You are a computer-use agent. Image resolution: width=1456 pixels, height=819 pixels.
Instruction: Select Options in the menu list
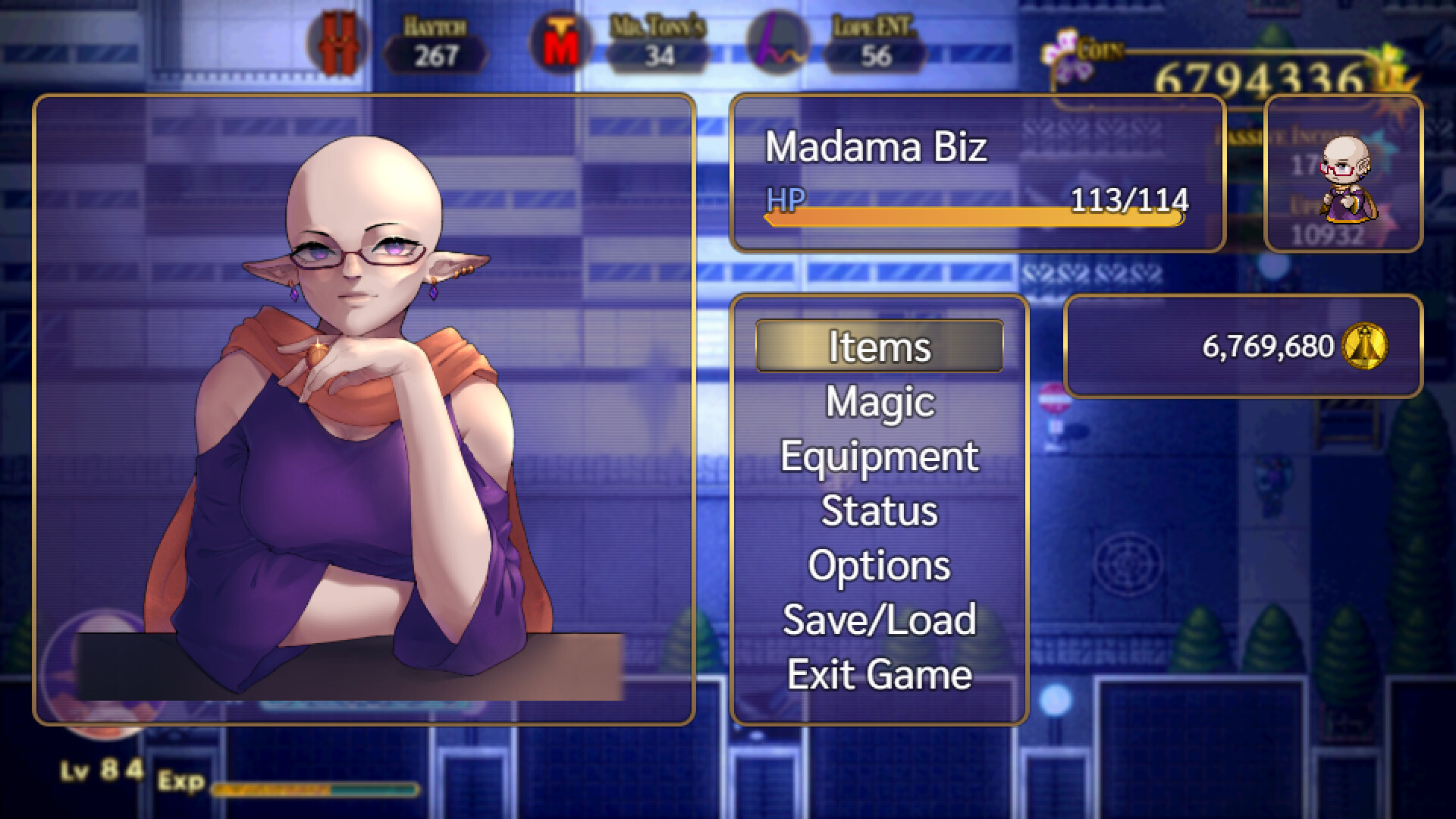pos(878,565)
